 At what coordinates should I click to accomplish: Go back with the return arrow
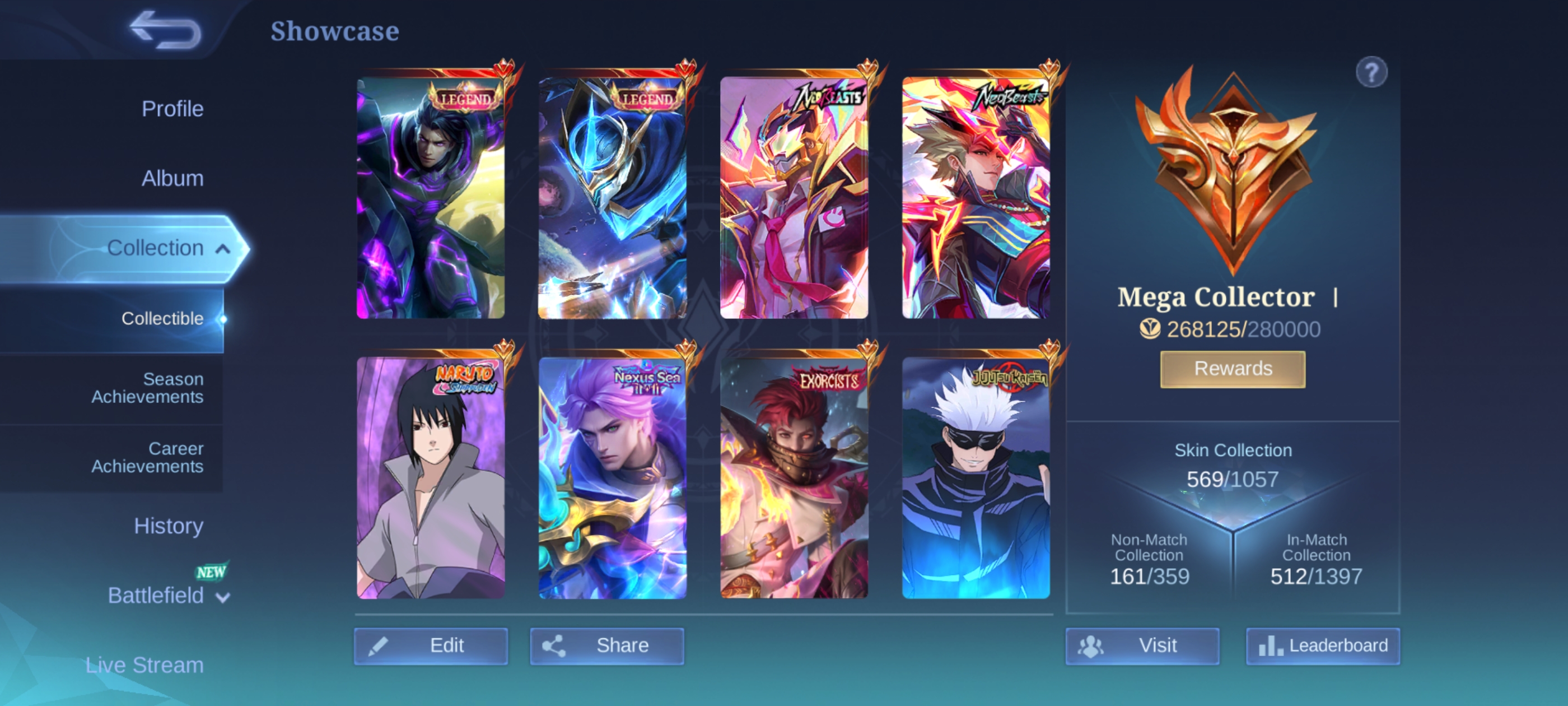(x=165, y=30)
